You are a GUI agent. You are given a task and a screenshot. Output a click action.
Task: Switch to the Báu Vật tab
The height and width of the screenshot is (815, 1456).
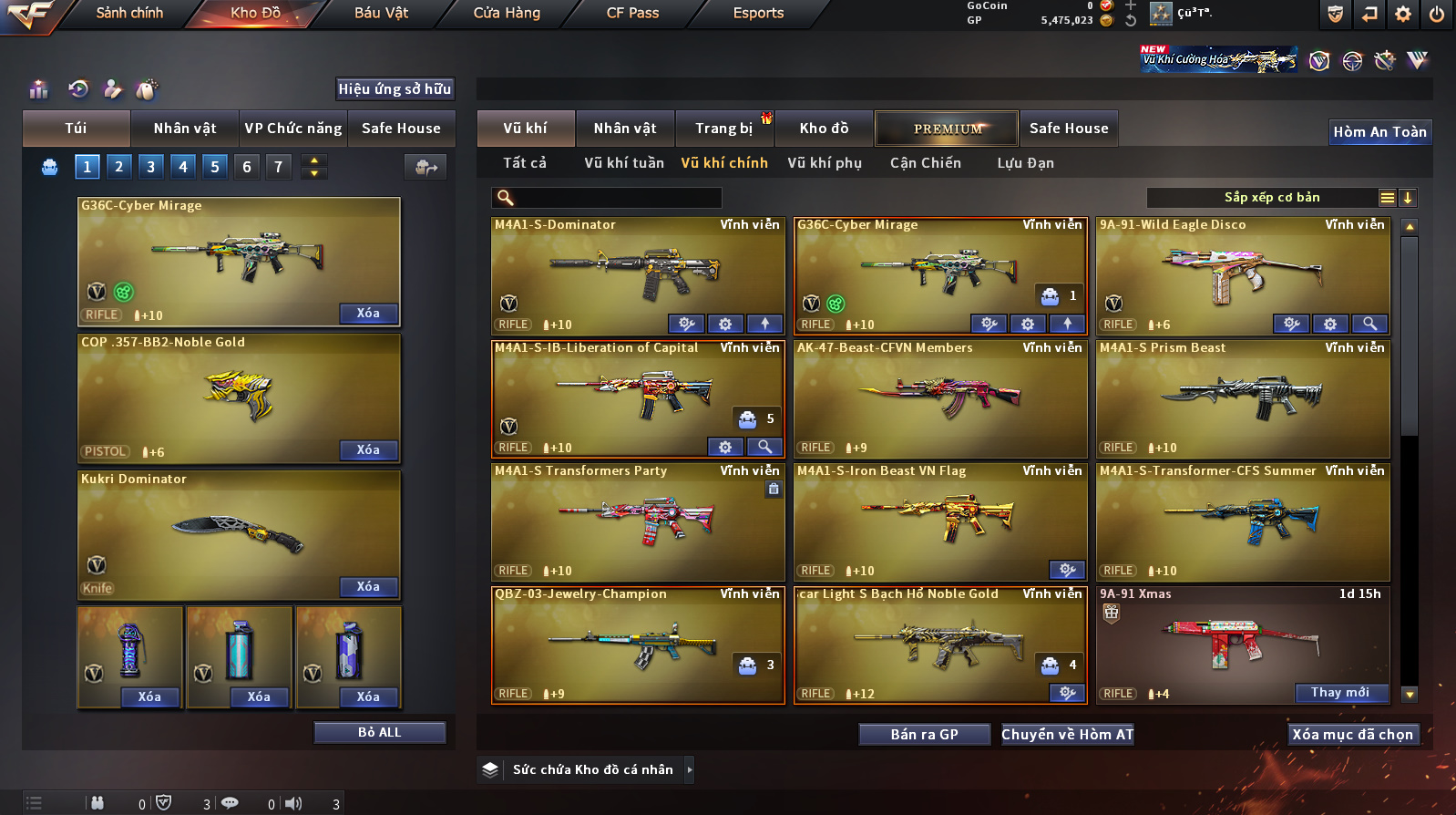click(381, 13)
